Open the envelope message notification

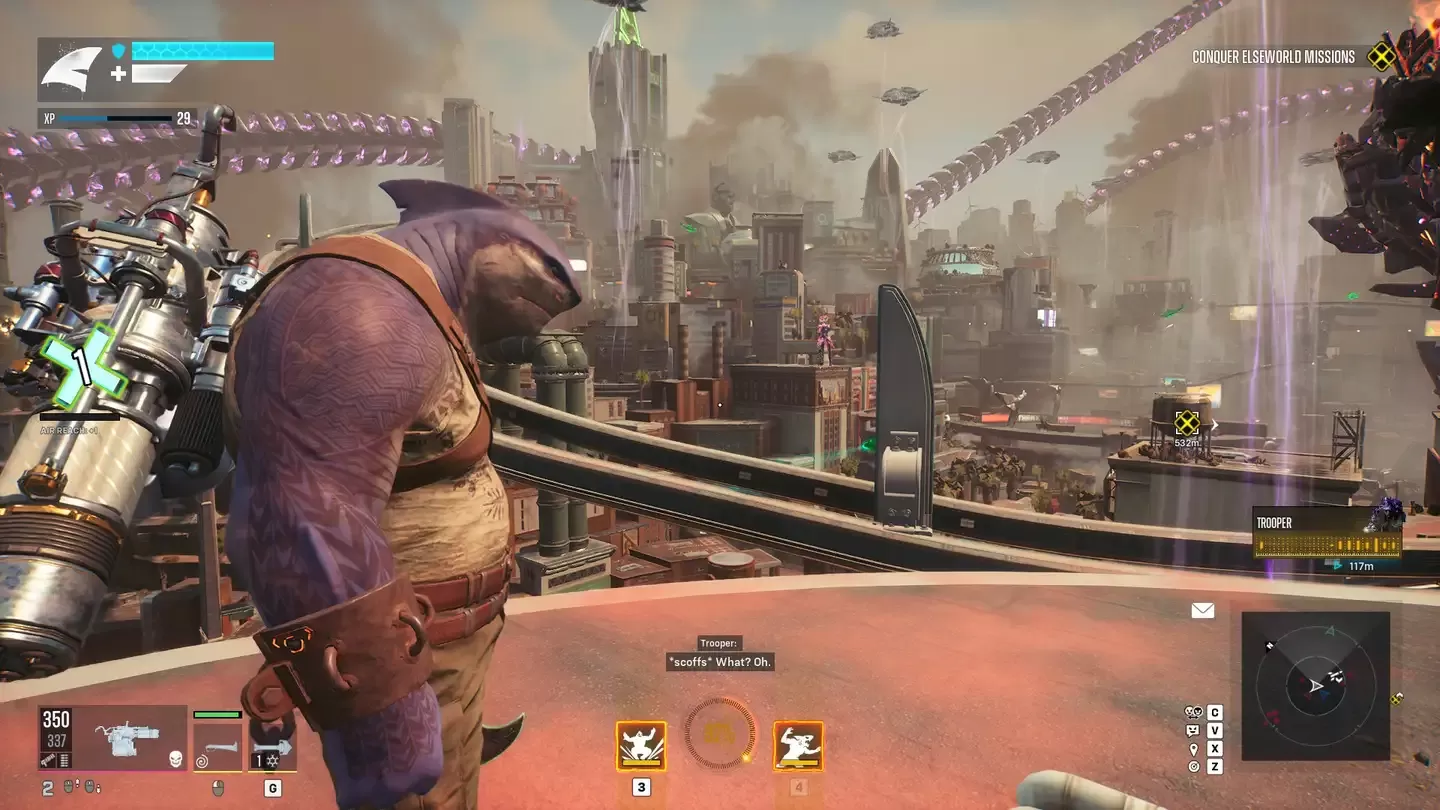[1202, 610]
